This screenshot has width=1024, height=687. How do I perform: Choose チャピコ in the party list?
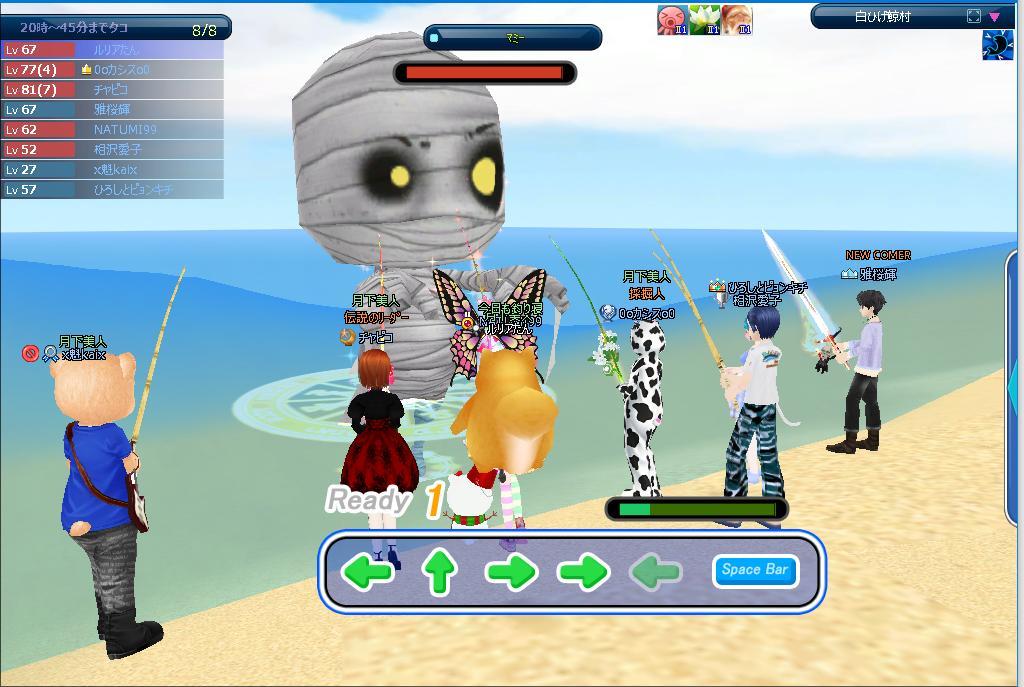pos(112,89)
